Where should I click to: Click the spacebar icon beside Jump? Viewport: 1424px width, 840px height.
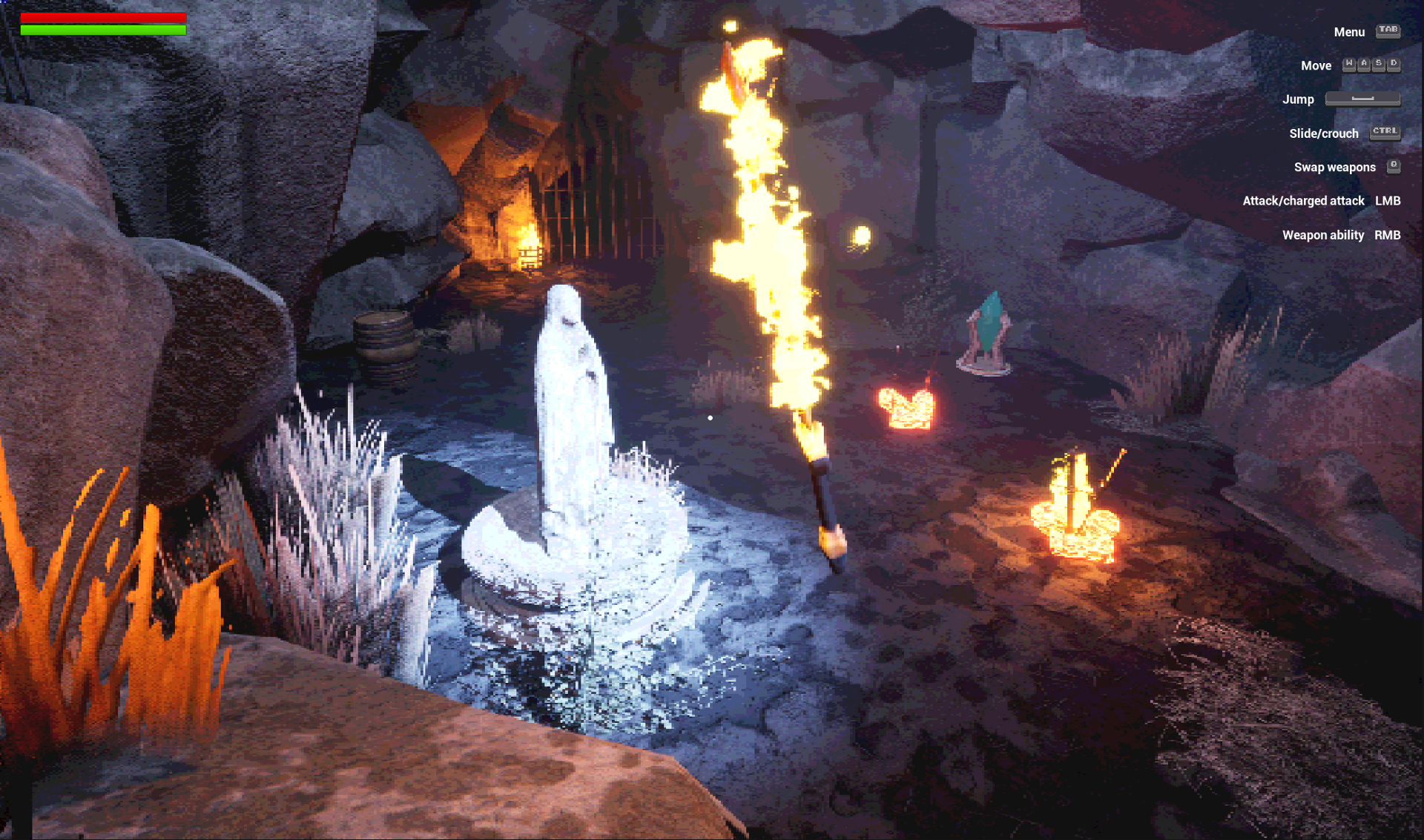coord(1363,99)
